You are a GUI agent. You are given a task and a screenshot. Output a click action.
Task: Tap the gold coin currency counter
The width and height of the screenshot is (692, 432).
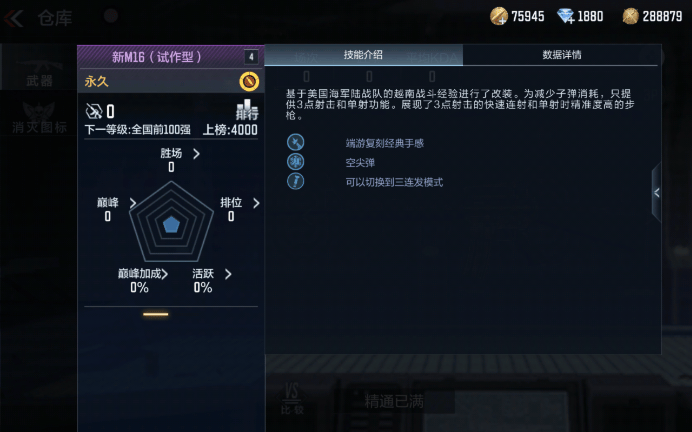tap(517, 16)
